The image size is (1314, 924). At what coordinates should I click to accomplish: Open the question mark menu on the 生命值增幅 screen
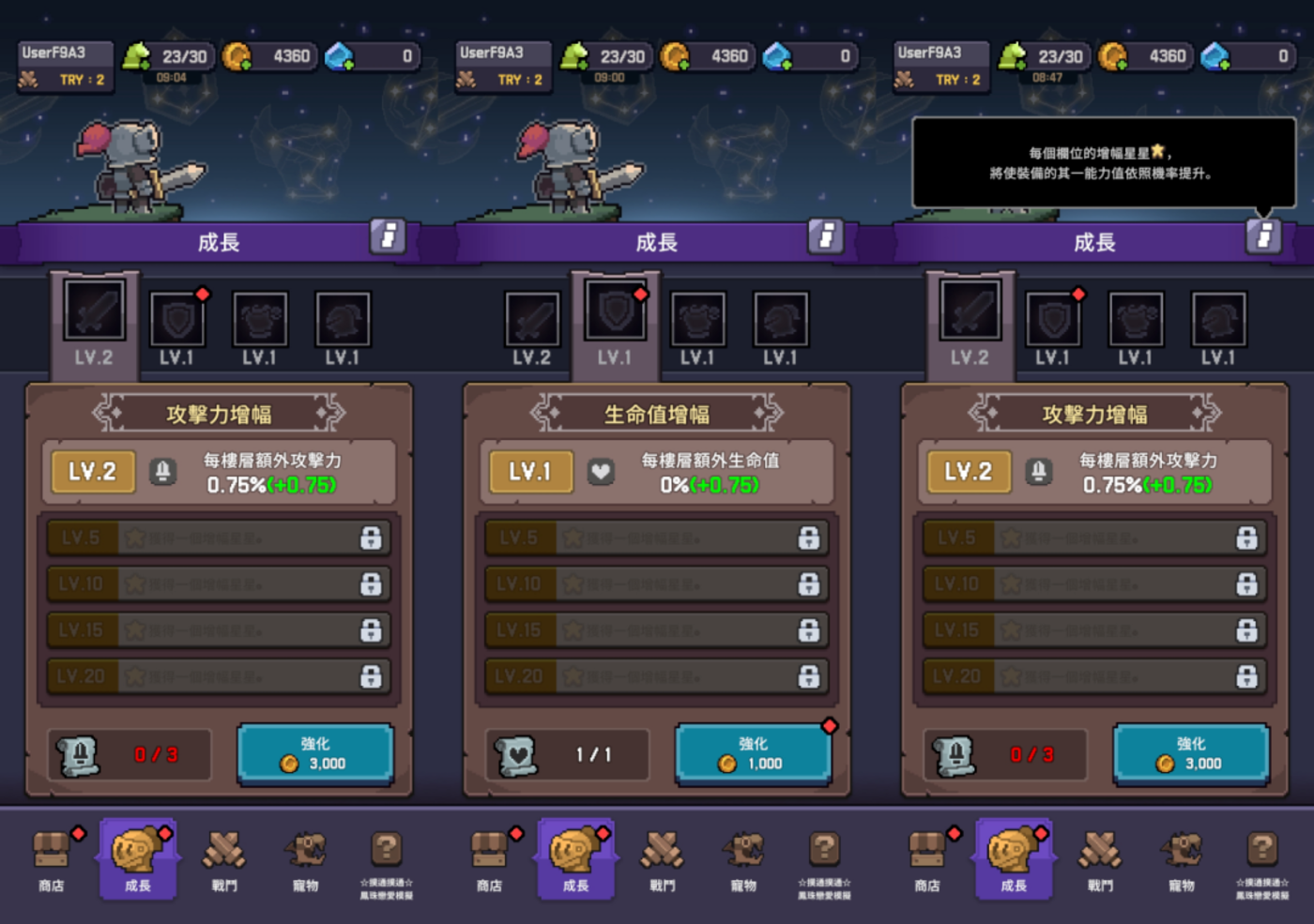click(x=824, y=859)
